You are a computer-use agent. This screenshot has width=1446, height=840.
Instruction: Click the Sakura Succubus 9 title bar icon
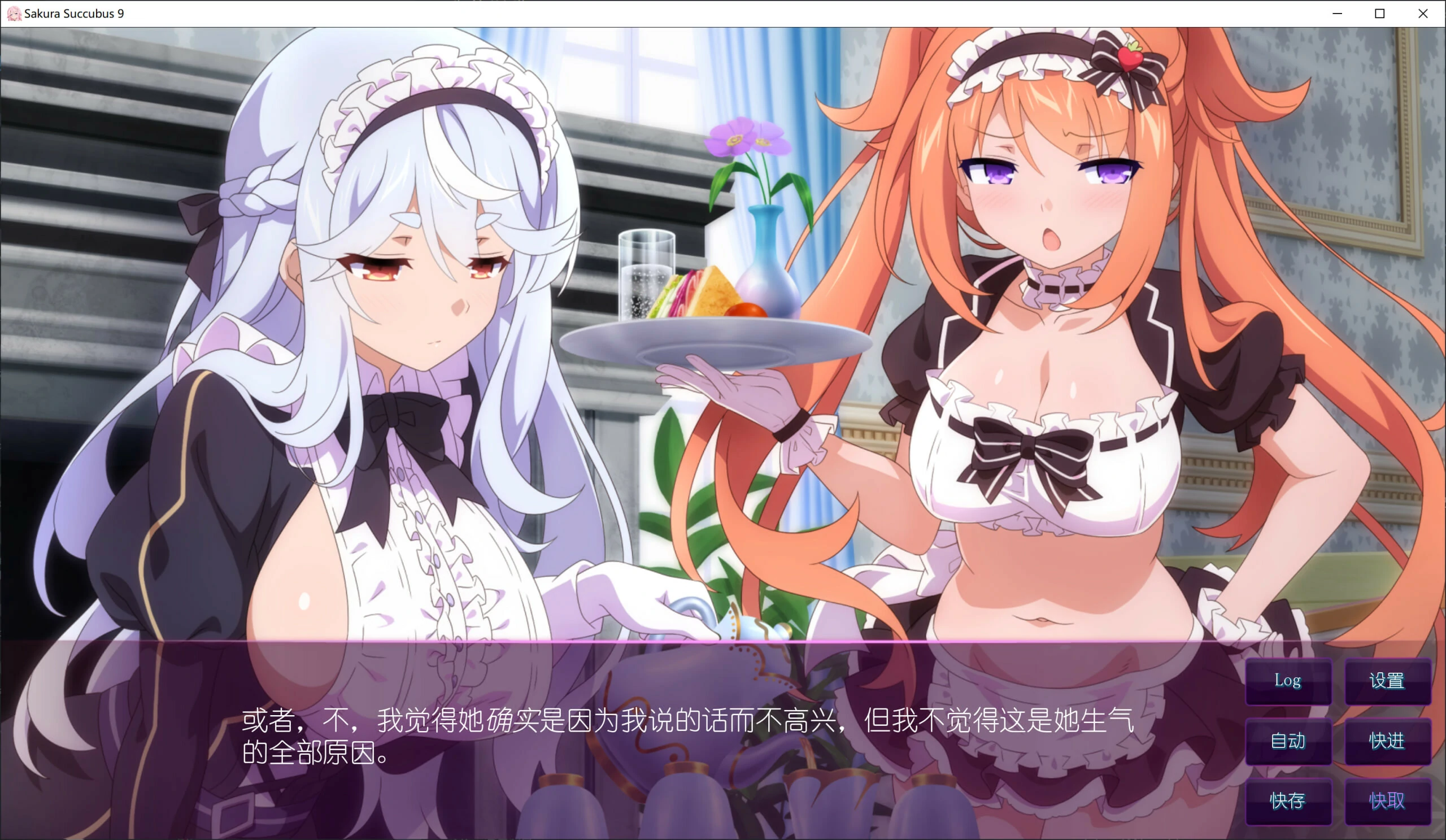tap(14, 13)
